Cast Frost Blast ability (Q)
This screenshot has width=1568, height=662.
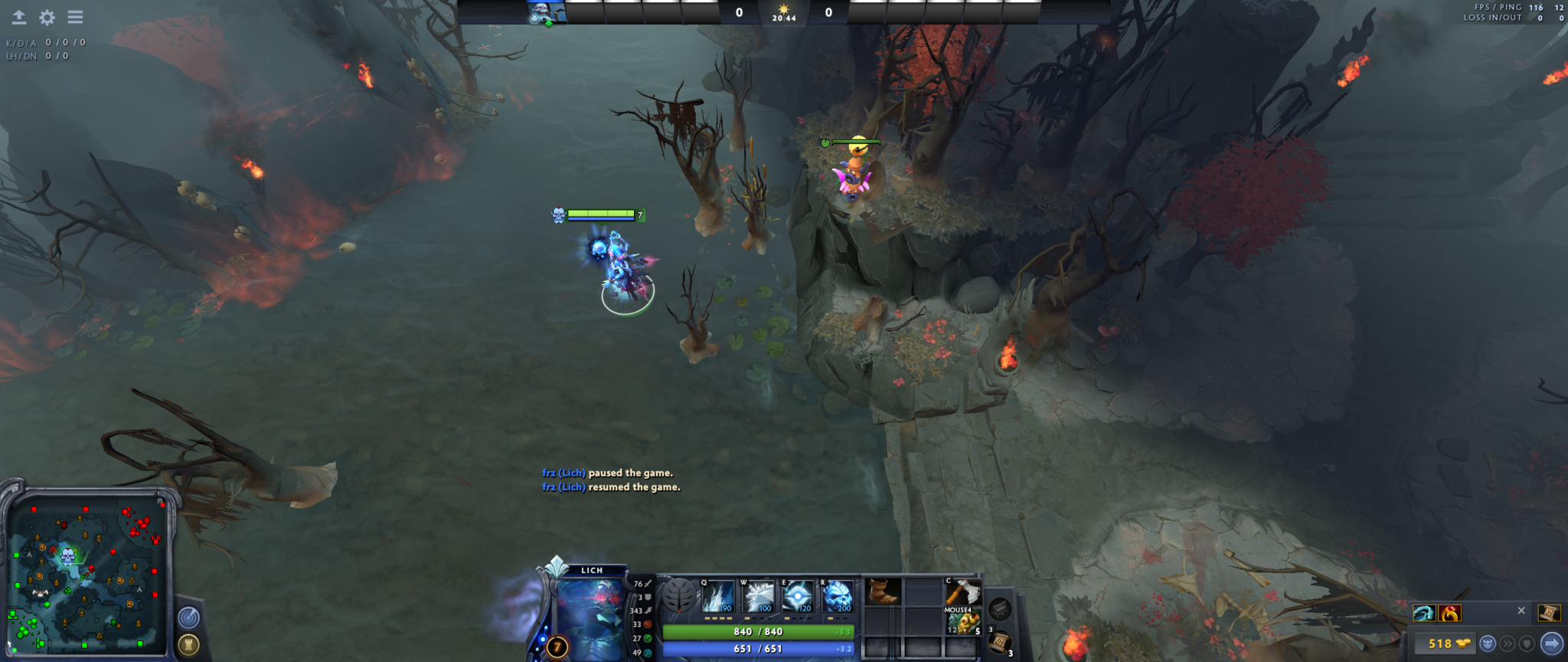click(x=720, y=597)
